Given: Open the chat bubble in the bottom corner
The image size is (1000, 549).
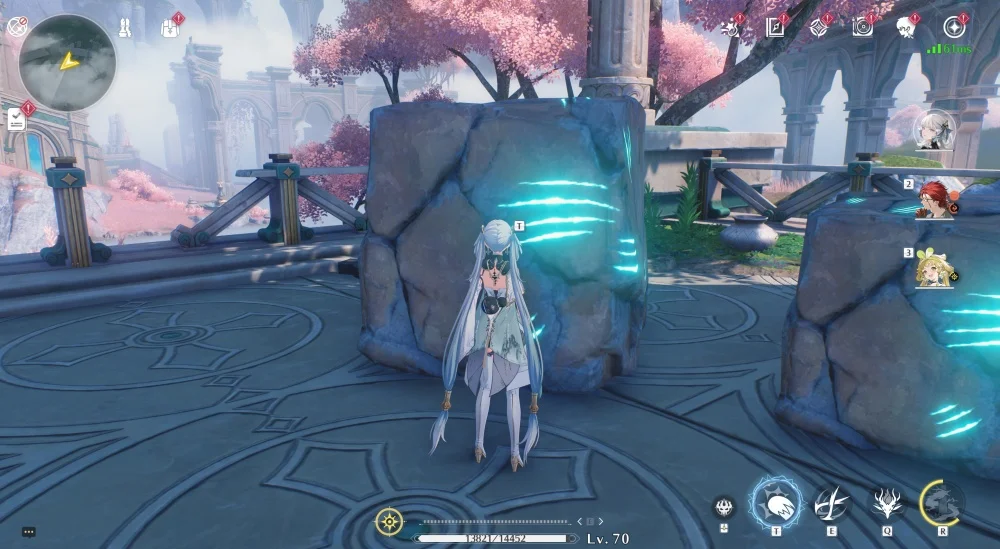Looking at the screenshot, I should point(28,532).
